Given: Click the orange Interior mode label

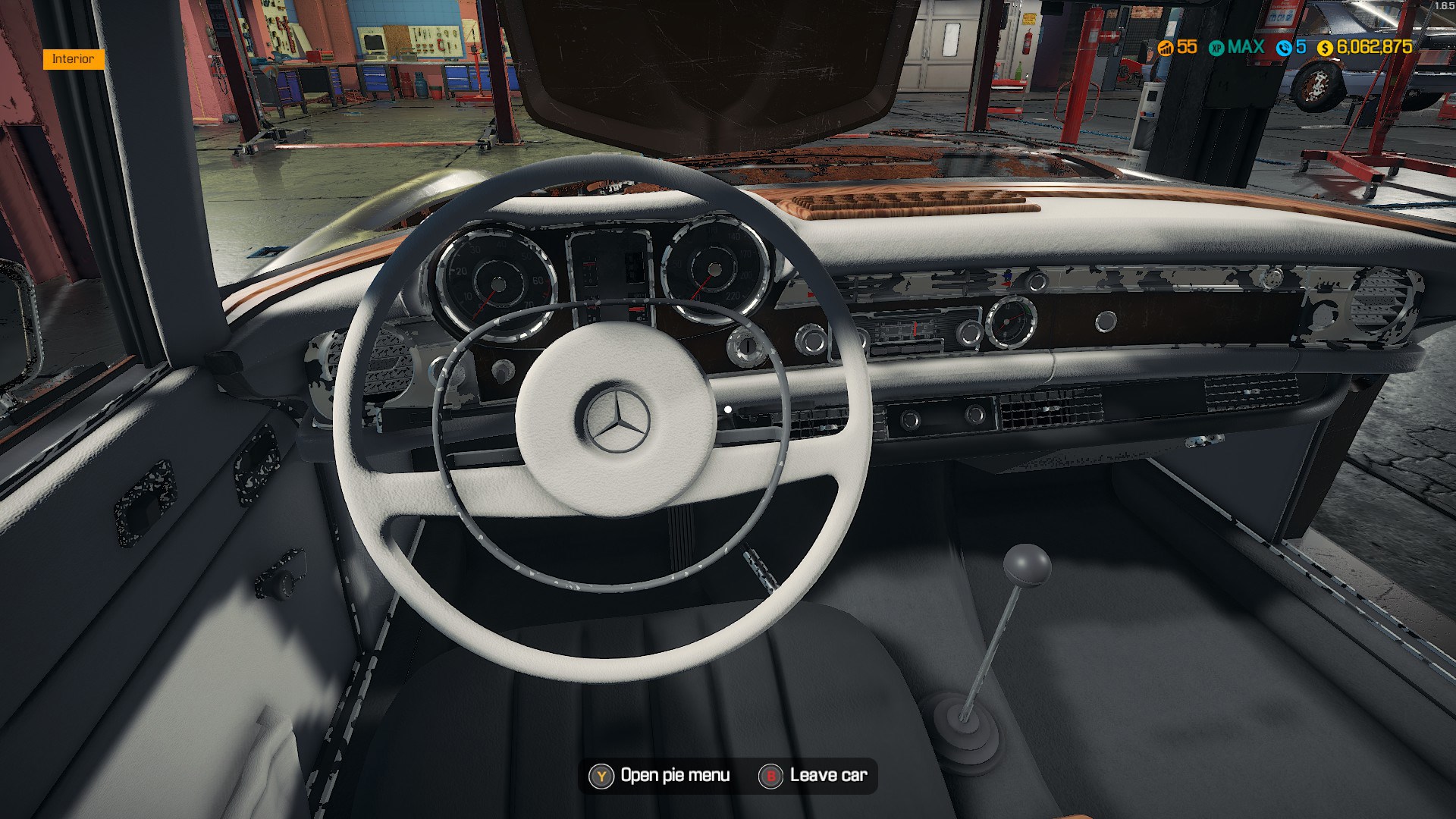Looking at the screenshot, I should click(x=73, y=59).
